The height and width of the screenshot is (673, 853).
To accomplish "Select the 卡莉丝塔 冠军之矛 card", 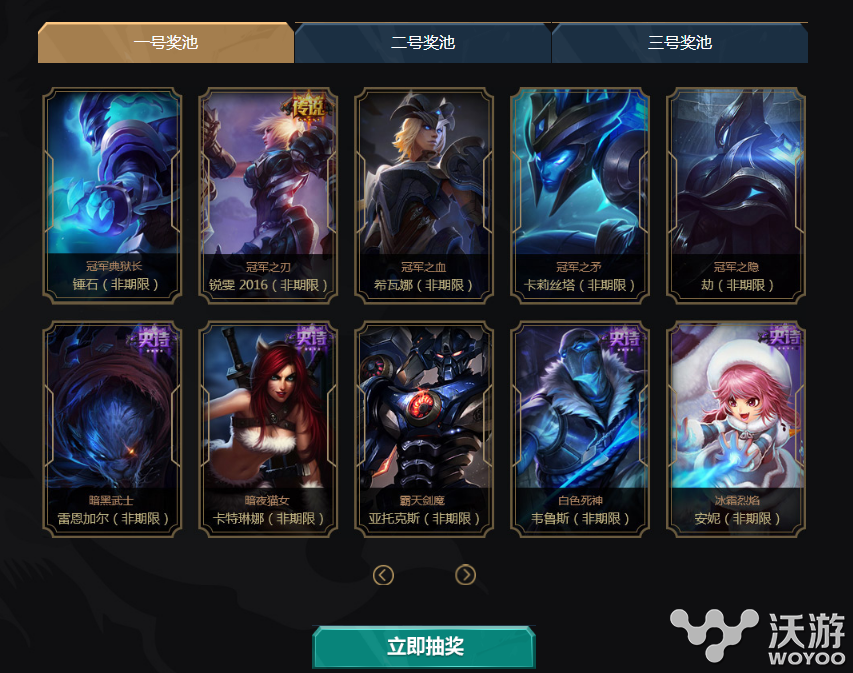I will [x=580, y=195].
